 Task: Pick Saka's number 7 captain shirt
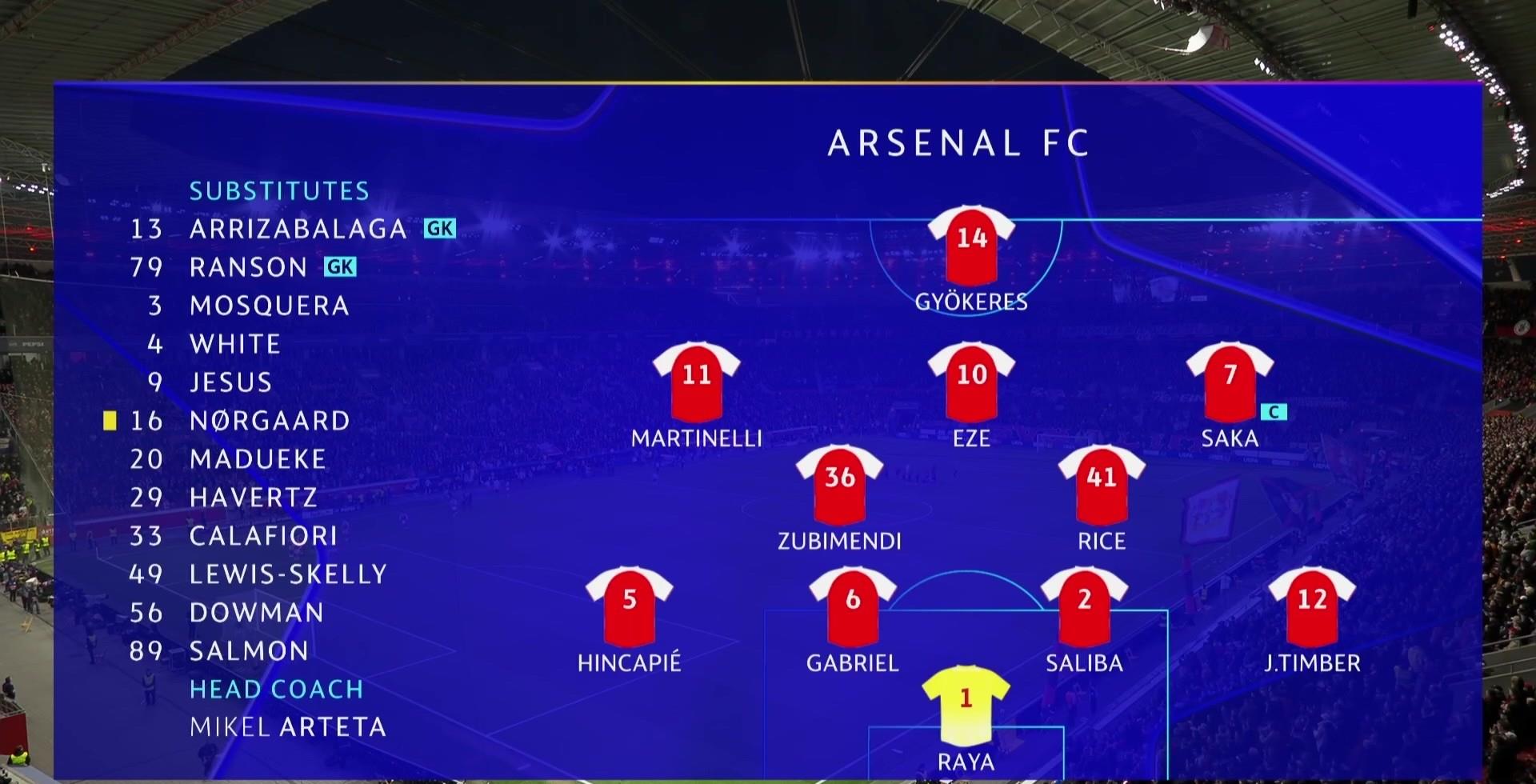[x=1230, y=382]
